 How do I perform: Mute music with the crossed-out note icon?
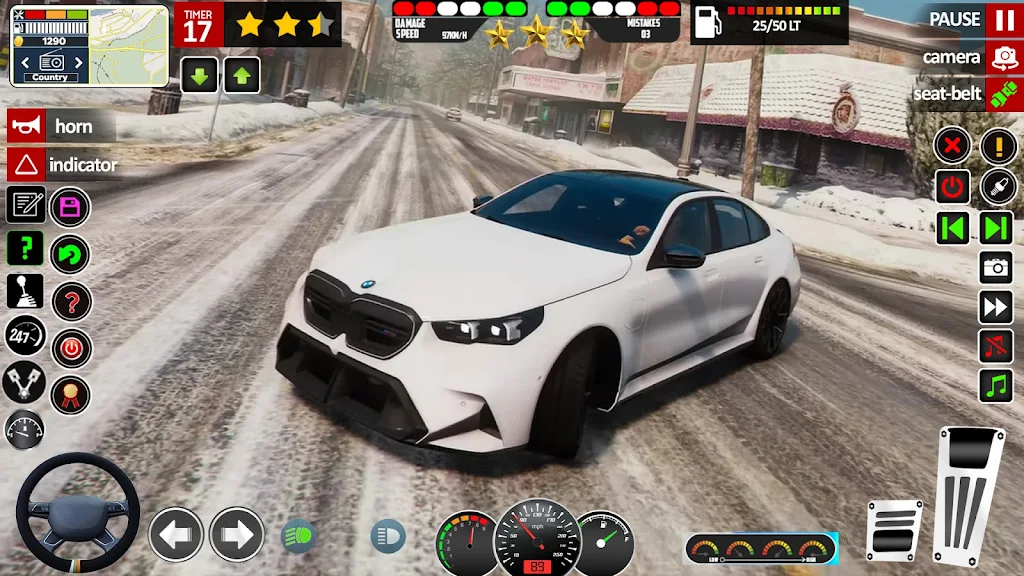tap(996, 346)
